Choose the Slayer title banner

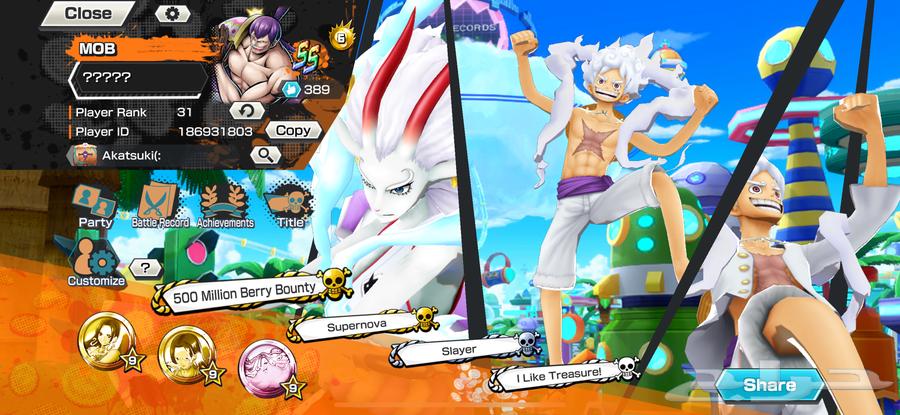click(458, 350)
